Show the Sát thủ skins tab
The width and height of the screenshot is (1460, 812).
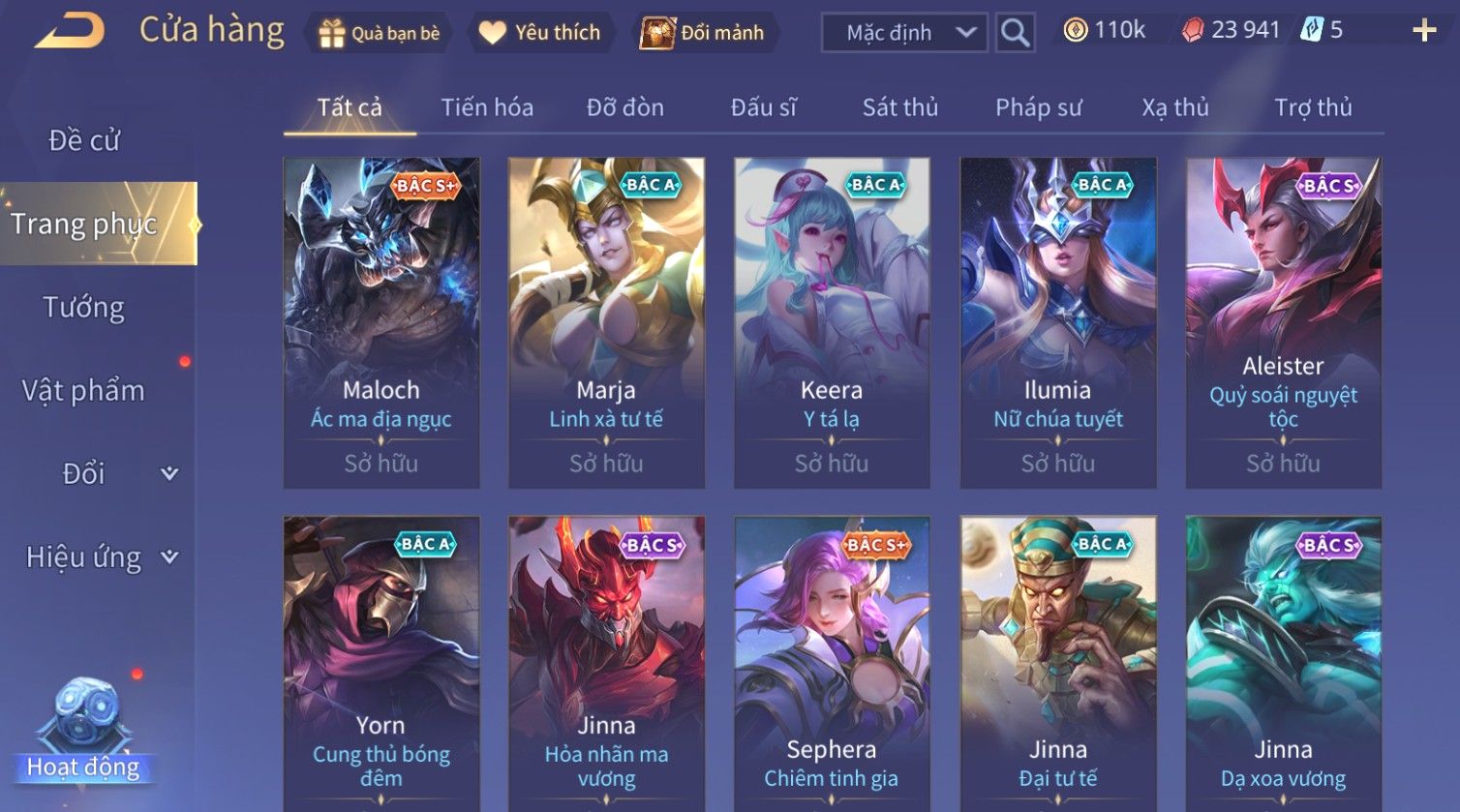click(x=900, y=107)
